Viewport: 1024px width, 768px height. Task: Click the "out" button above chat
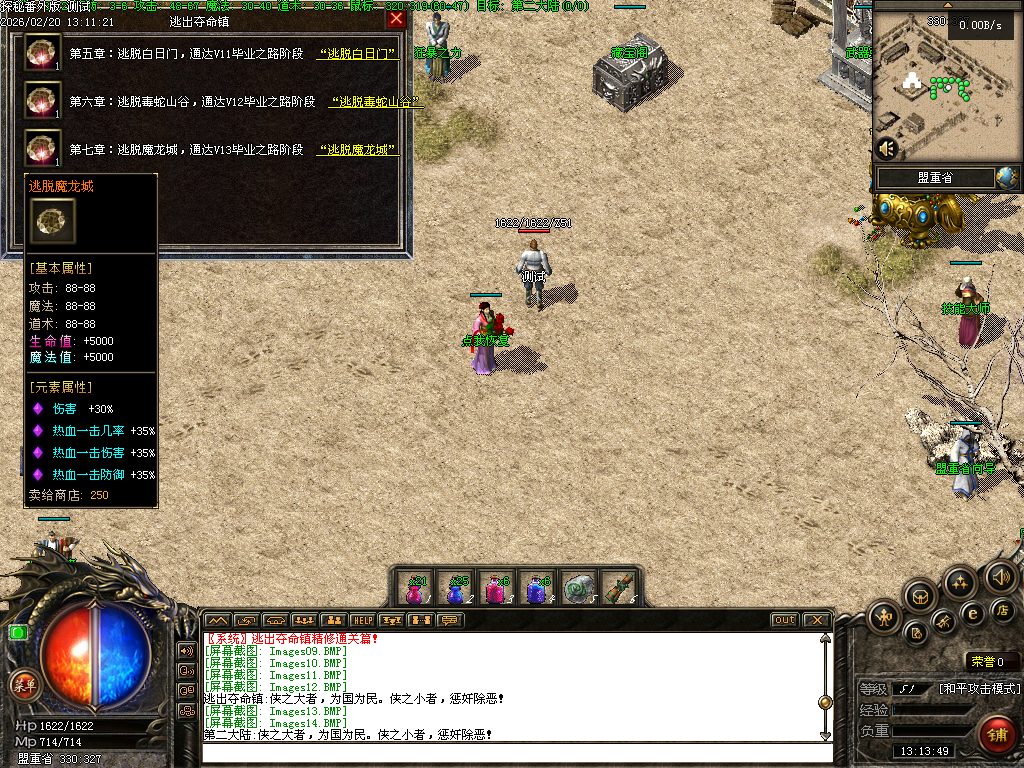click(x=784, y=621)
